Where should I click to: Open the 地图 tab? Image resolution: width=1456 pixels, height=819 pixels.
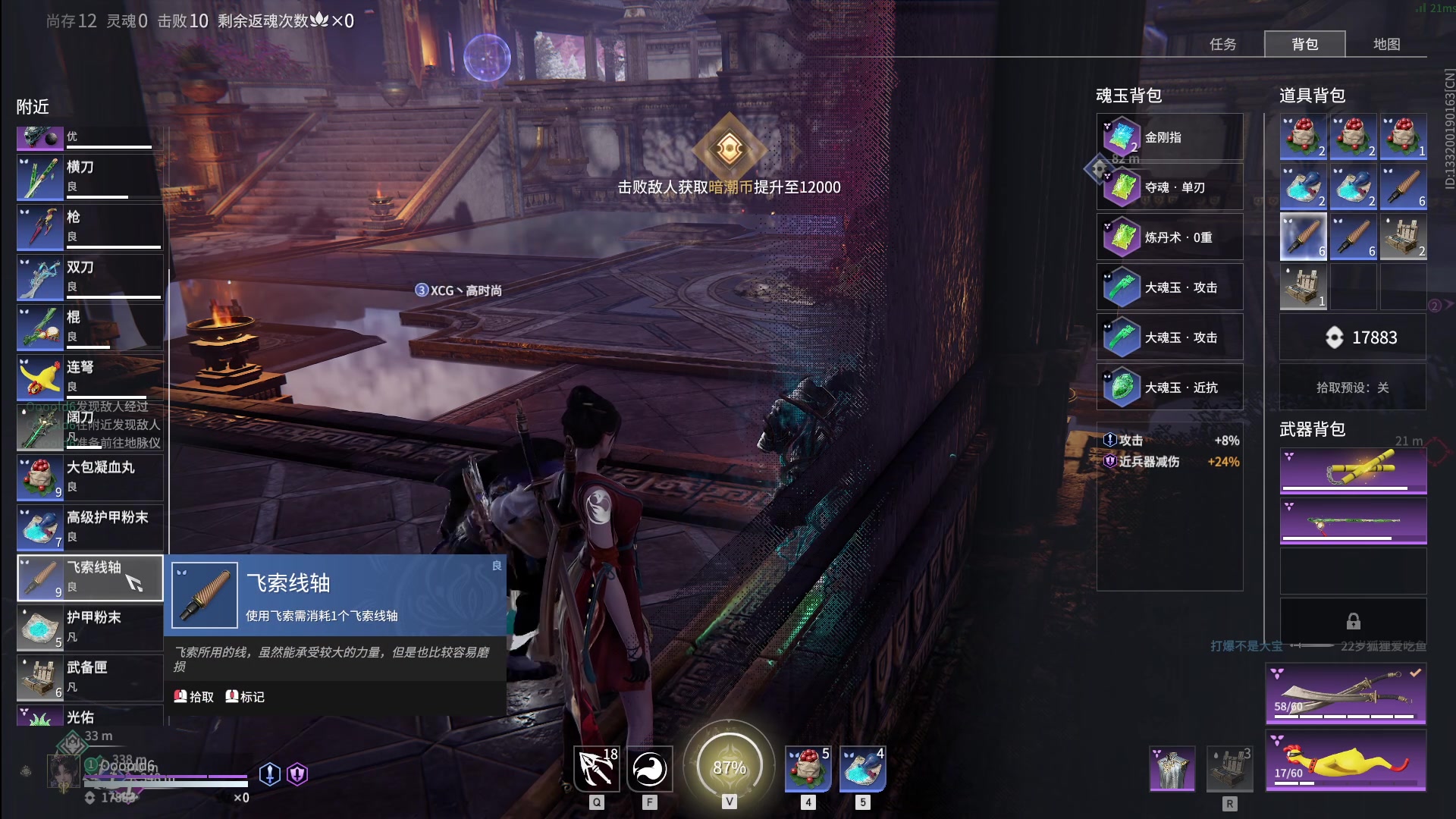1386,44
